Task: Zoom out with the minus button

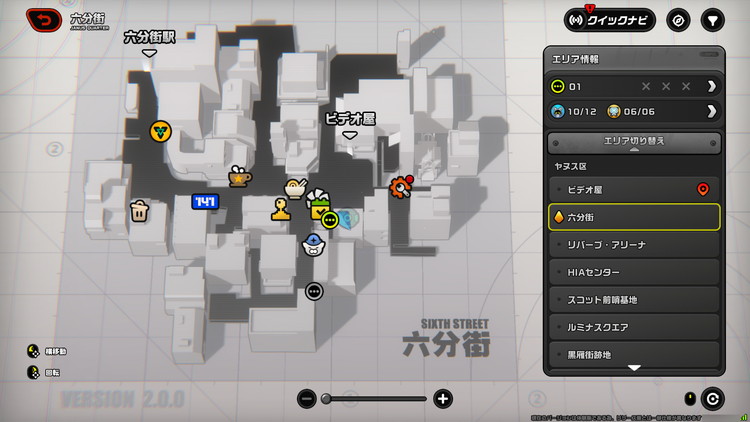Action: (307, 399)
